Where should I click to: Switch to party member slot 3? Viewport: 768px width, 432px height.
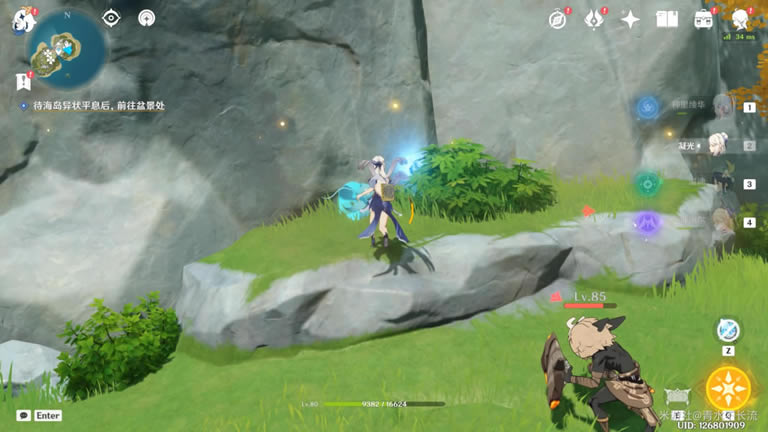[724, 184]
